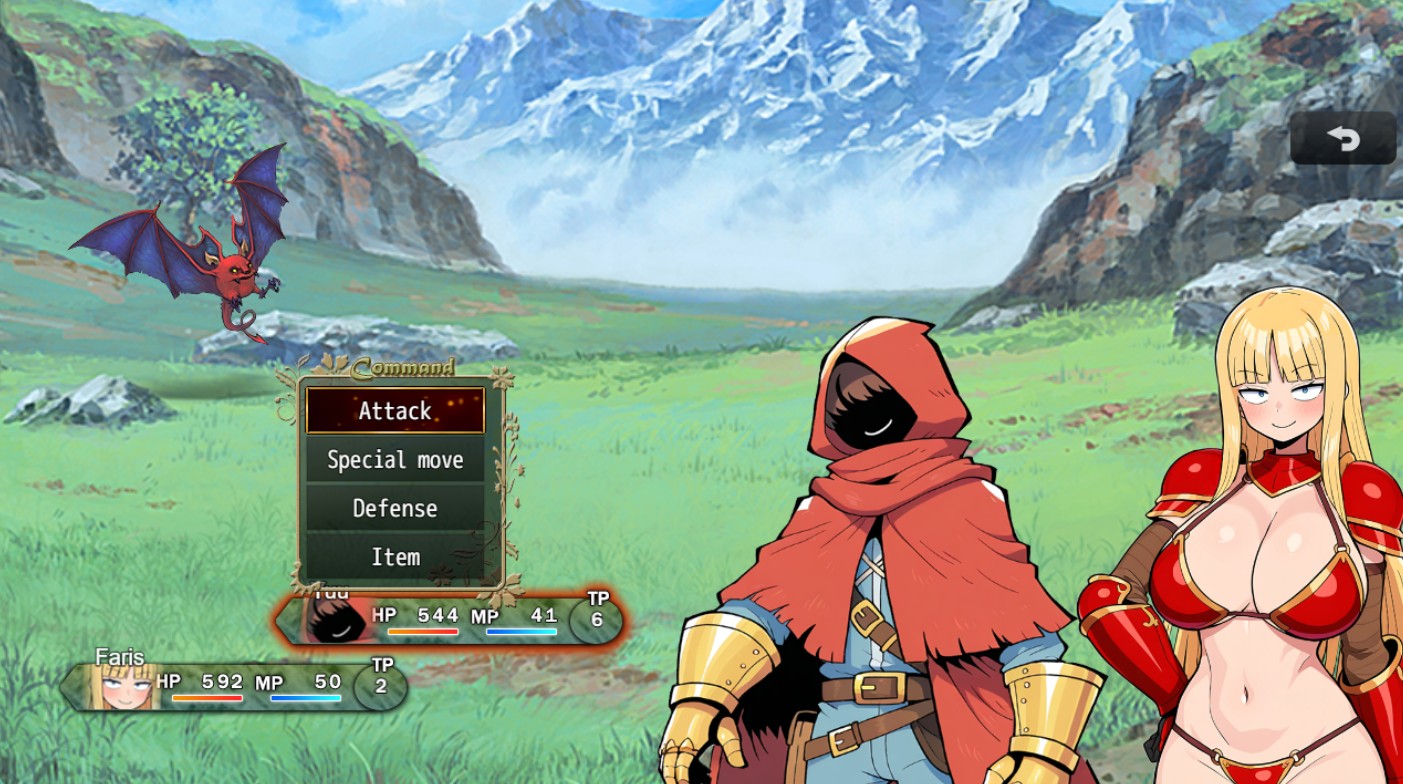Select the Defense command
The image size is (1403, 784).
point(395,508)
